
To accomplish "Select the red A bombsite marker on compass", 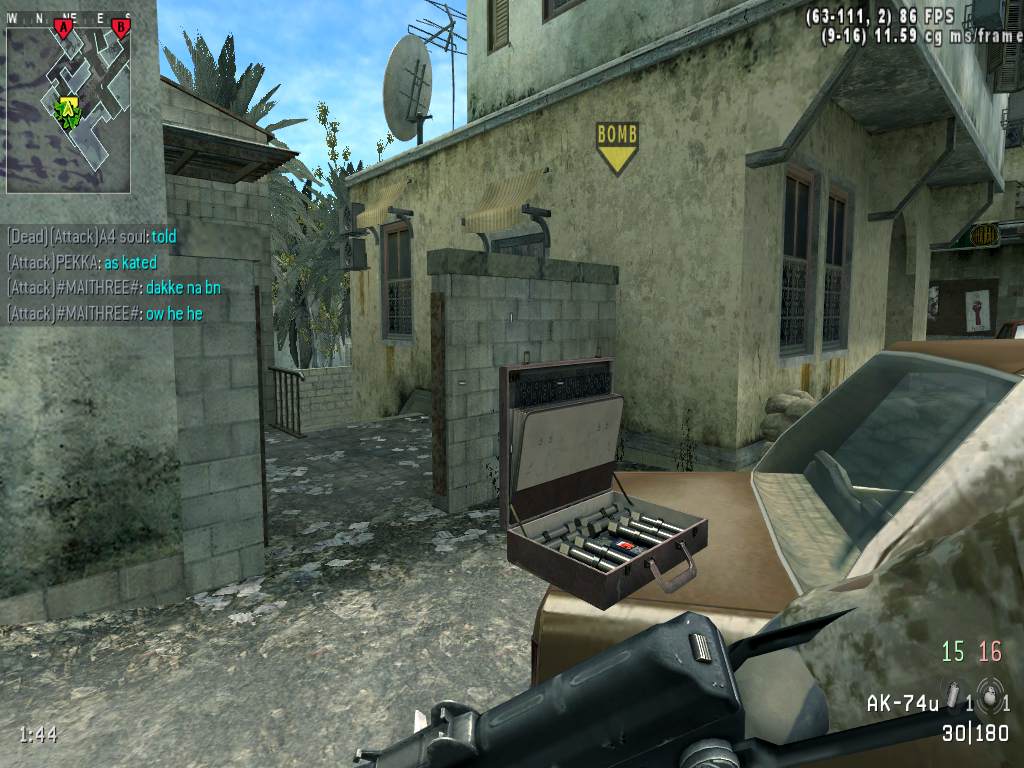I will coord(65,28).
